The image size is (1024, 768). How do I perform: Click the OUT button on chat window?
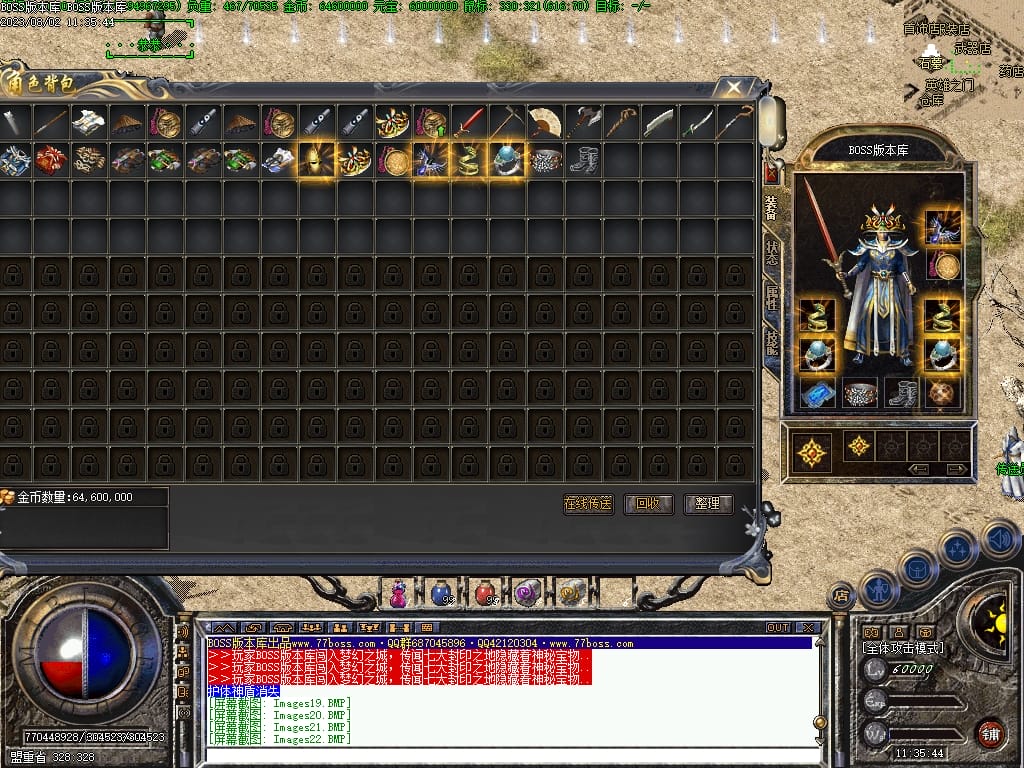coord(778,628)
